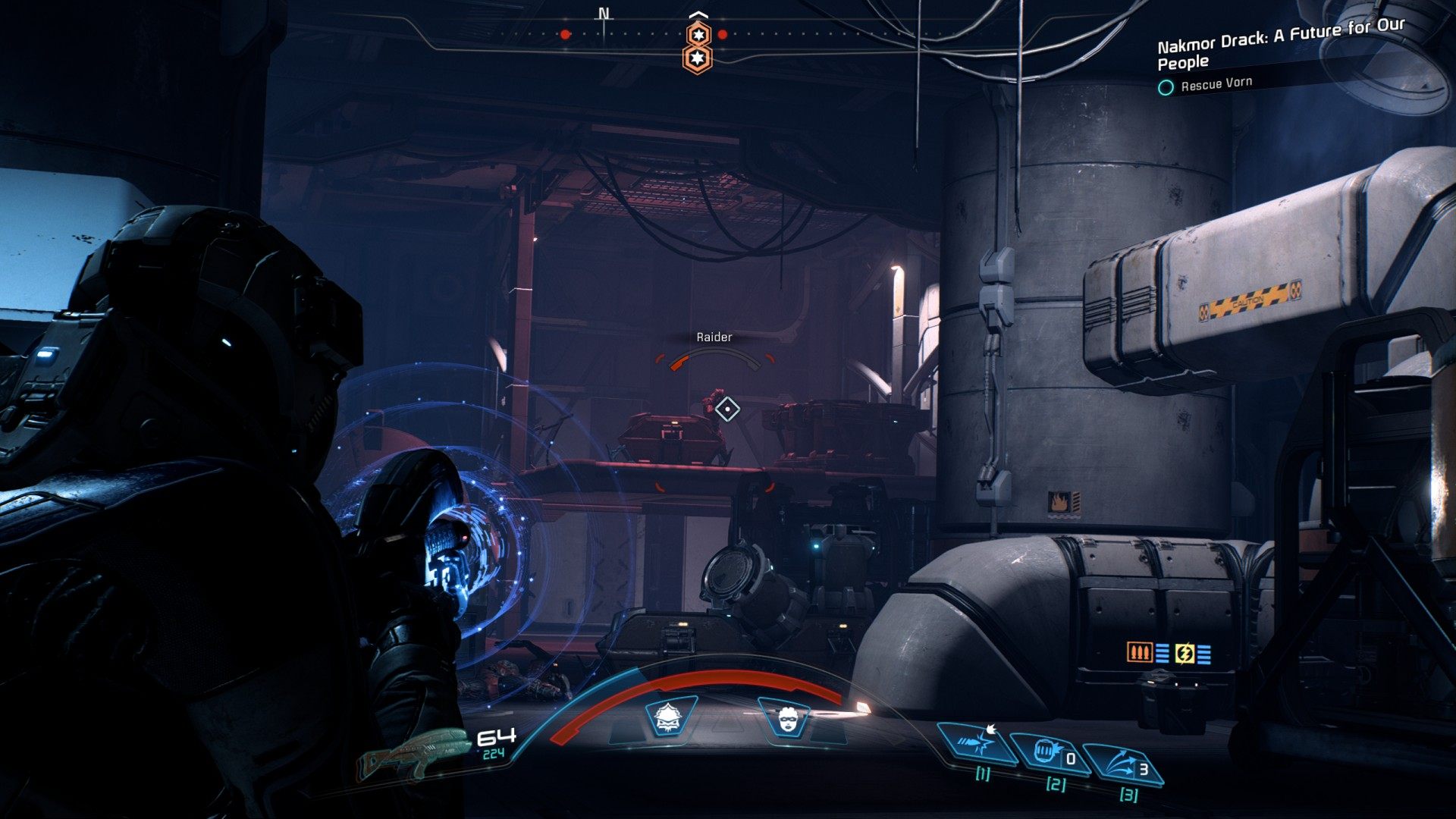Use the canister blast power showing 0 charges
1456x819 pixels.
(x=1050, y=754)
